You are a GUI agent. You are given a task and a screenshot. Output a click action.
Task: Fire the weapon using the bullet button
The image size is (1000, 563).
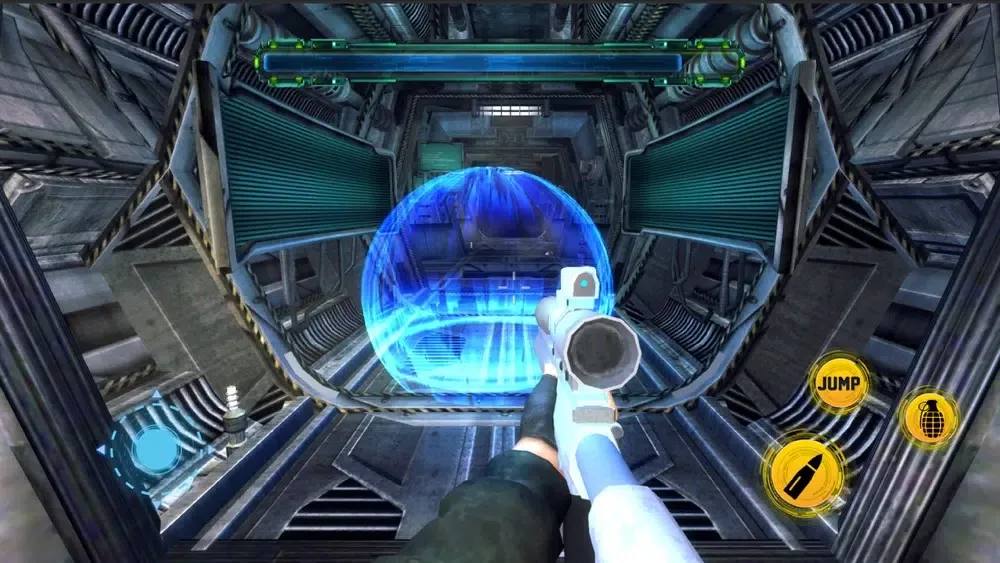coord(803,474)
